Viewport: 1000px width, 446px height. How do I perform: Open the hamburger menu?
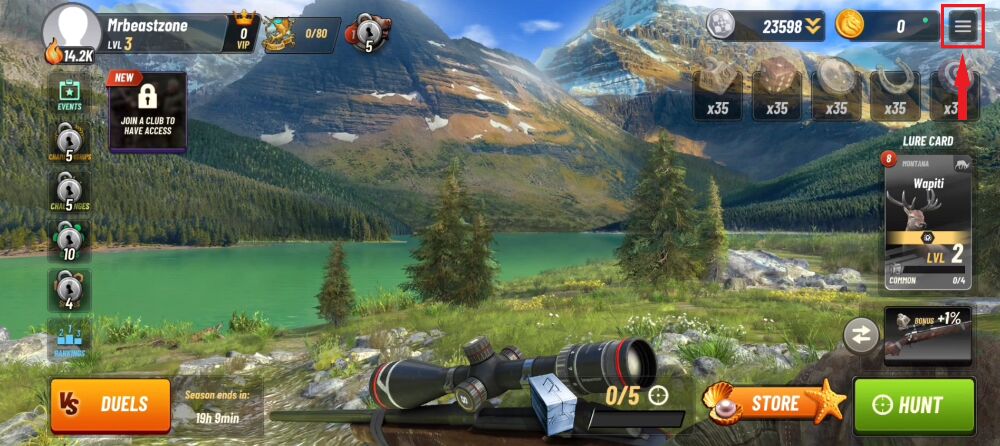point(963,27)
